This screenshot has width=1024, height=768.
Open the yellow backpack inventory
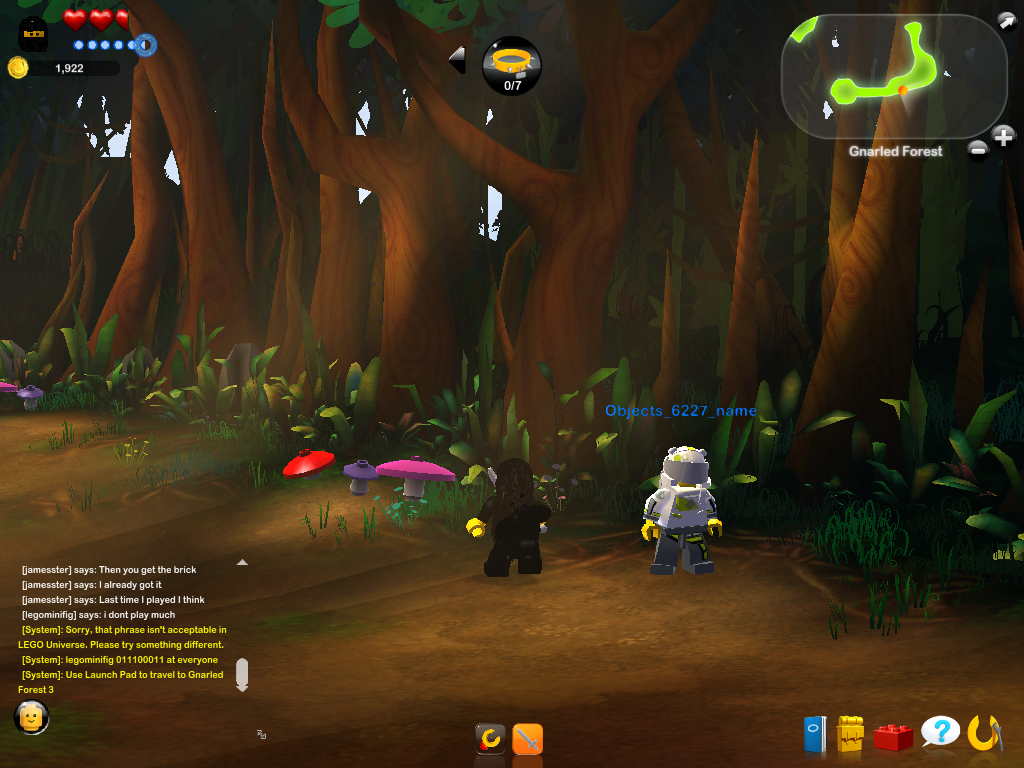point(850,735)
